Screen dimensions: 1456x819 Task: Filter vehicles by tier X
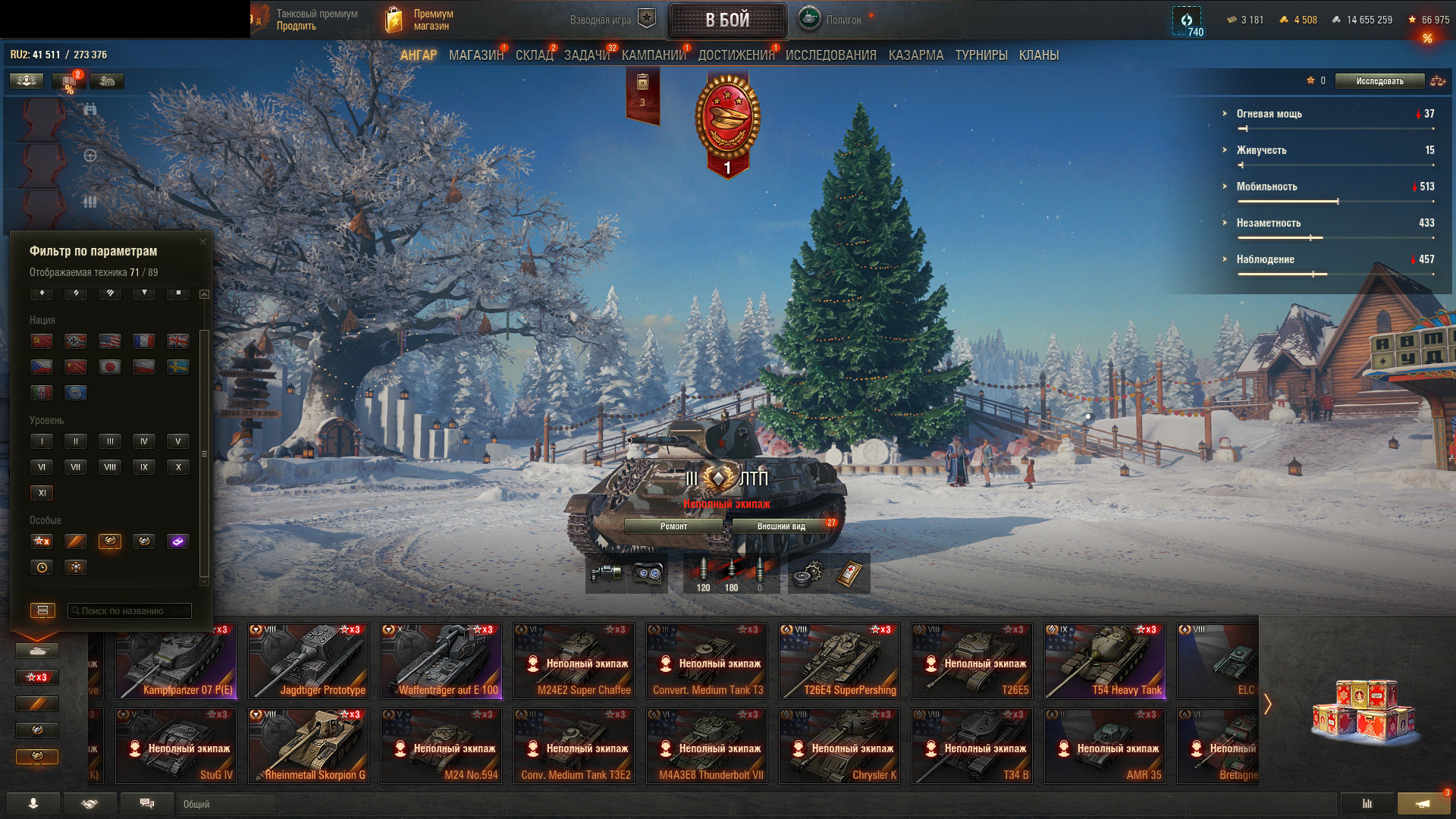coord(178,467)
